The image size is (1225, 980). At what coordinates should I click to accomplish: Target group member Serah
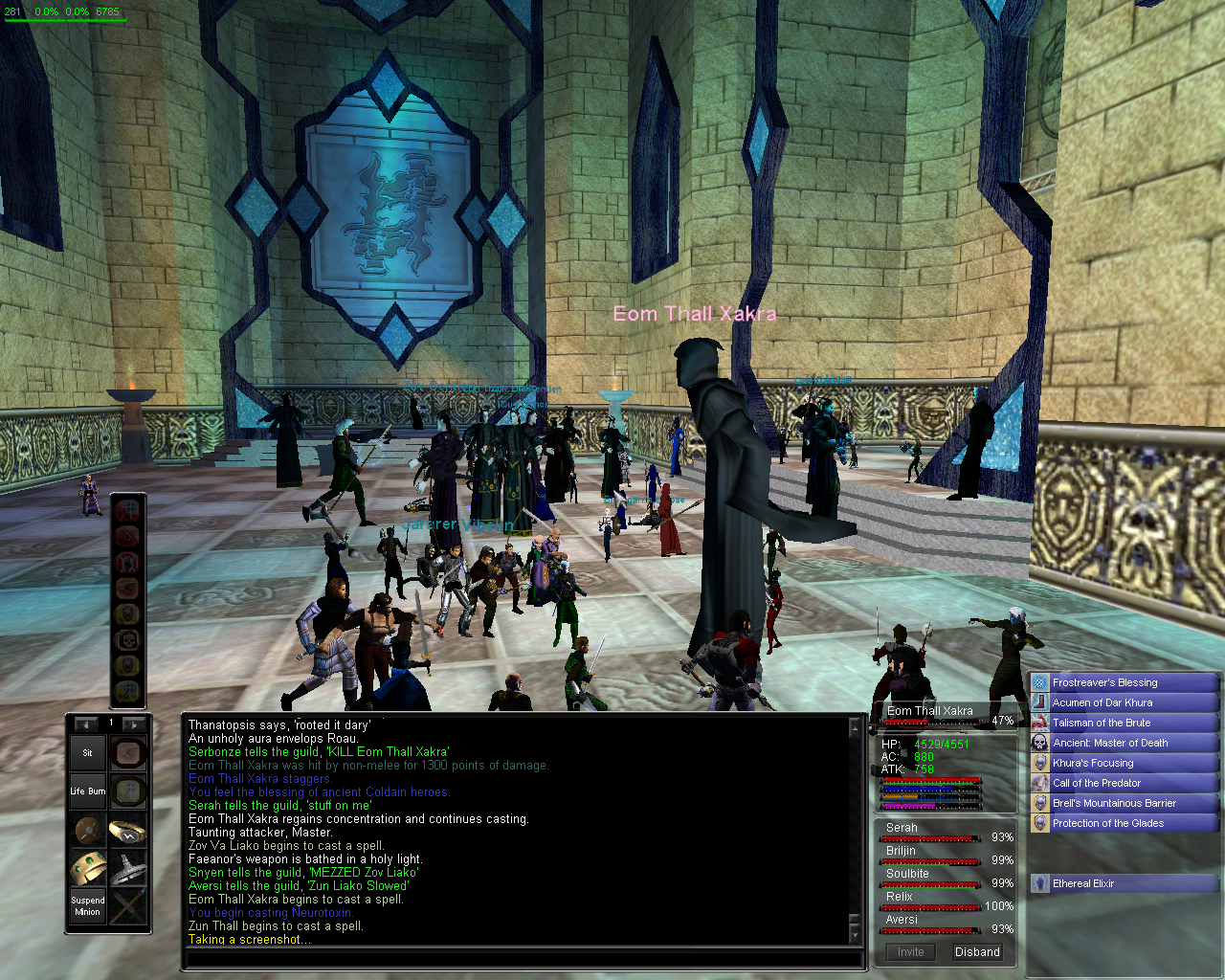(x=902, y=828)
